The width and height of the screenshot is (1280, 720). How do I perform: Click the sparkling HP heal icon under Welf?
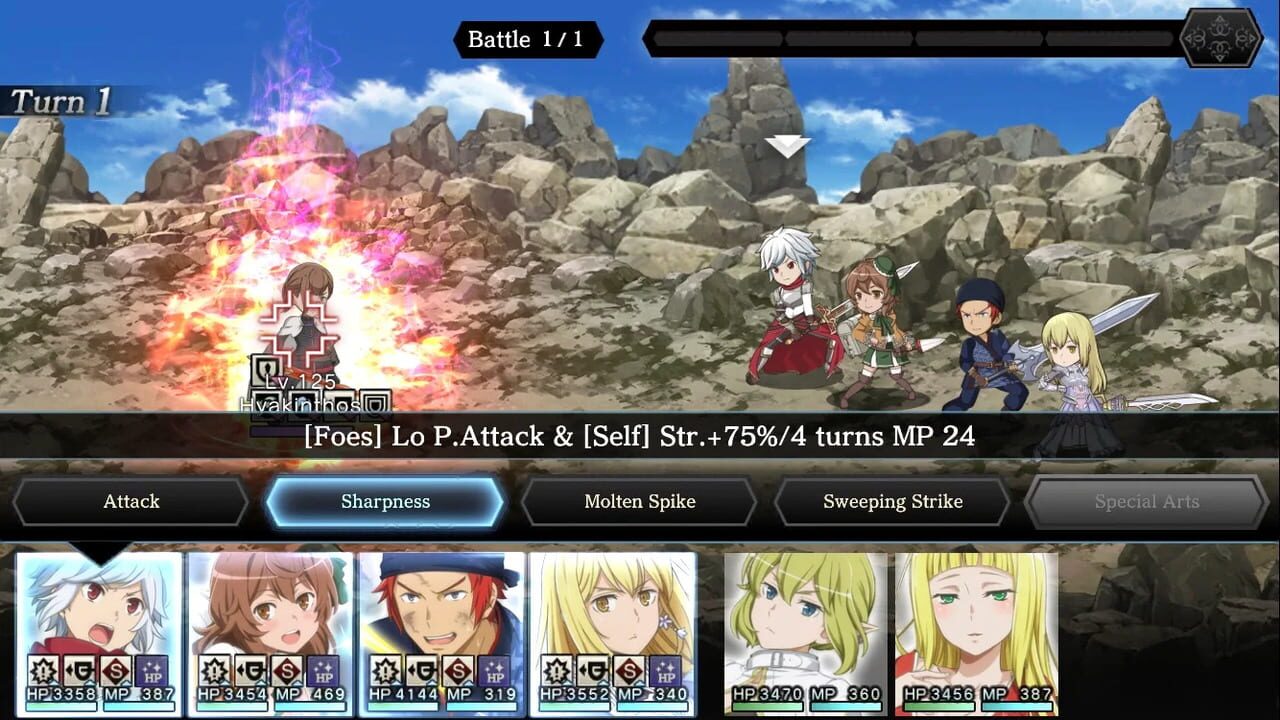pos(493,671)
